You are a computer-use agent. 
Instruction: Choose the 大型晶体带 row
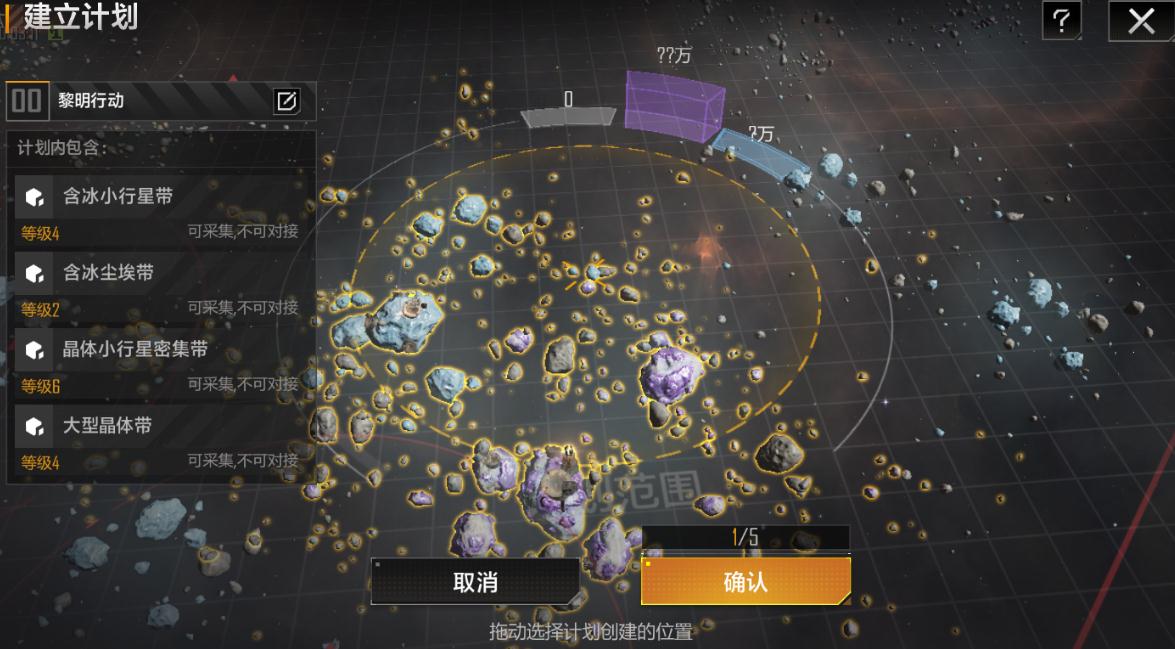pyautogui.click(x=160, y=437)
